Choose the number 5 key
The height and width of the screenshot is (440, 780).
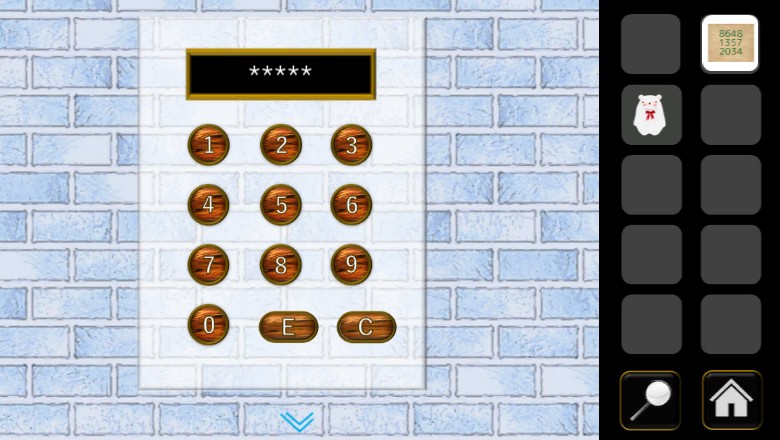click(281, 205)
